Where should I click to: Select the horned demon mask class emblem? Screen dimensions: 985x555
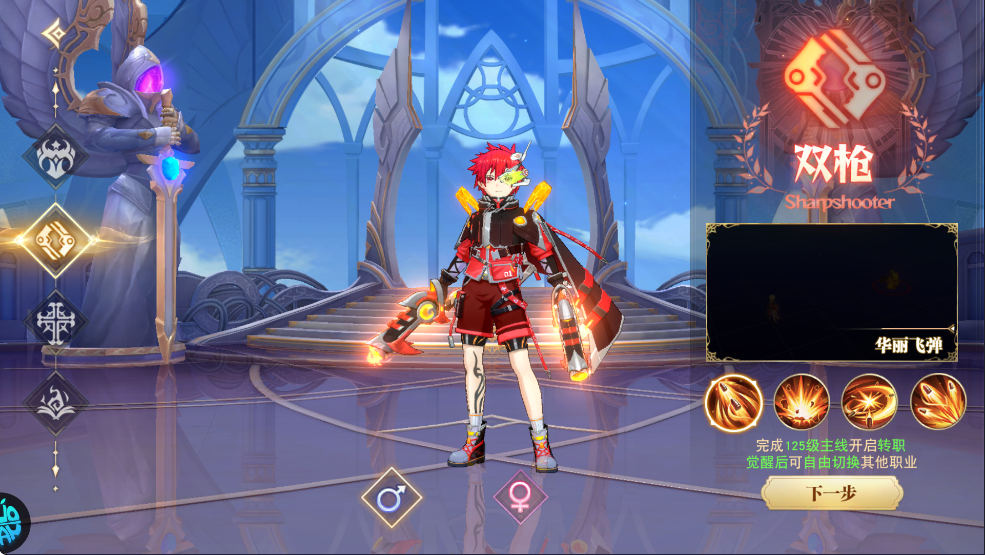click(x=56, y=156)
